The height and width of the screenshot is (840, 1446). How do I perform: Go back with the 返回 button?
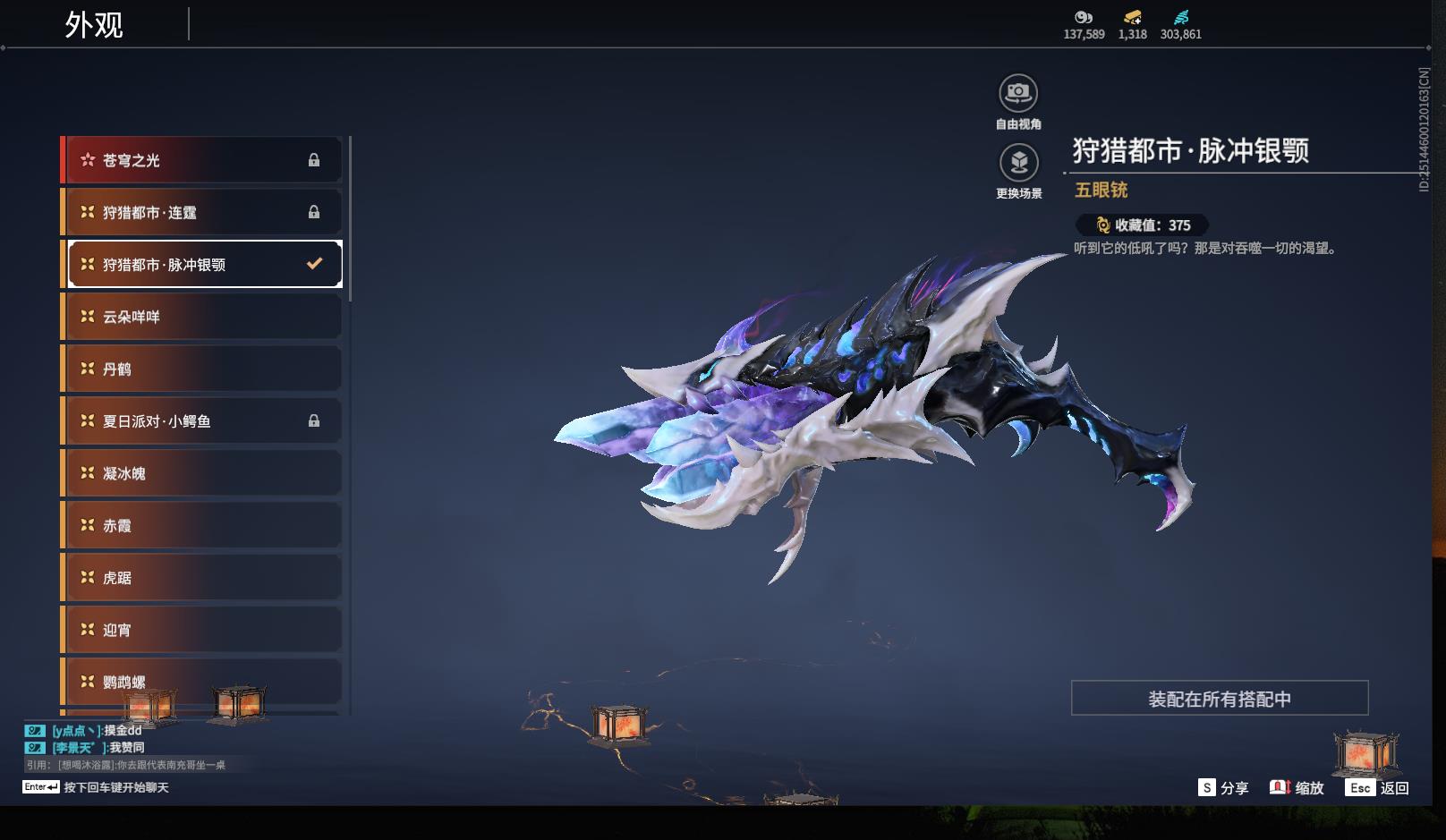[x=1377, y=788]
